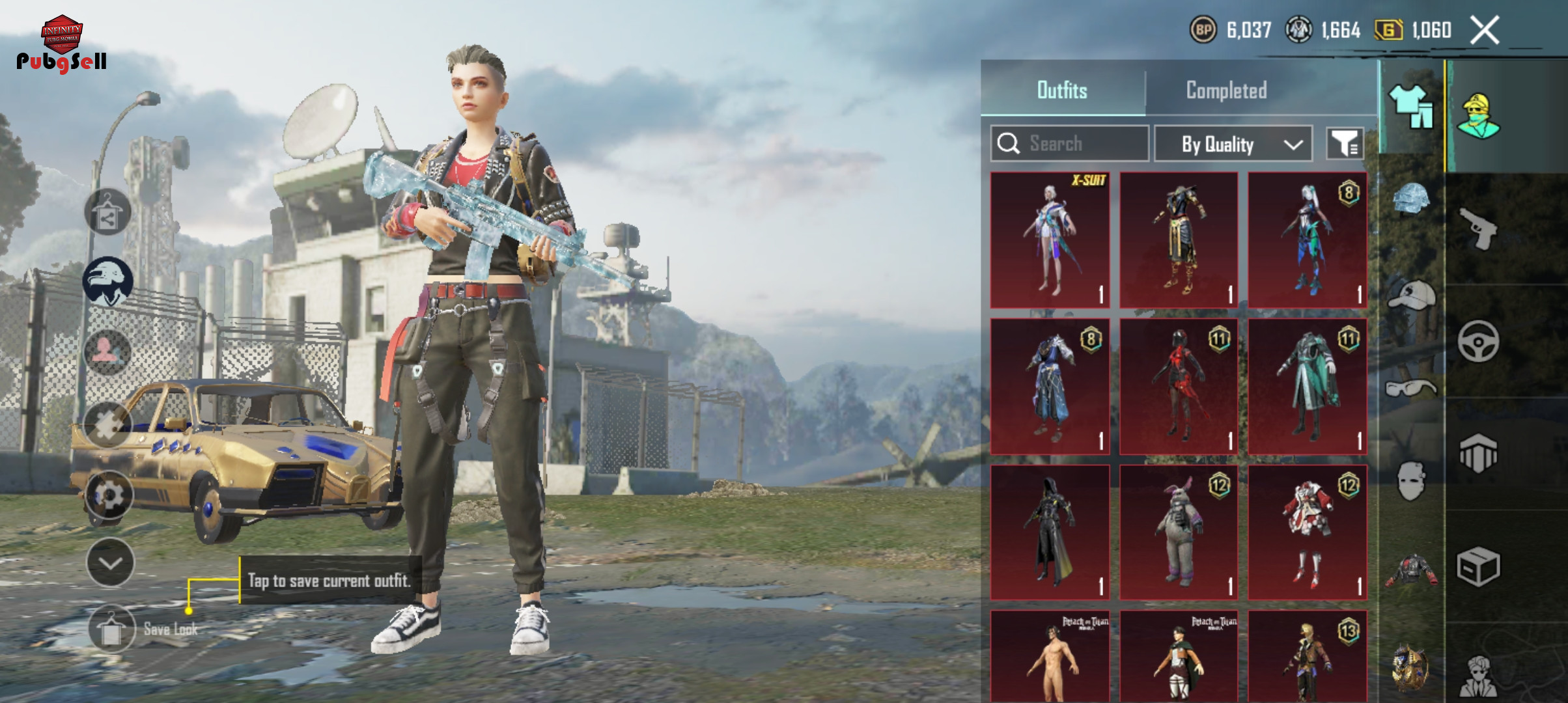Open the By Quality sort dropdown
The height and width of the screenshot is (703, 1568).
[1233, 144]
